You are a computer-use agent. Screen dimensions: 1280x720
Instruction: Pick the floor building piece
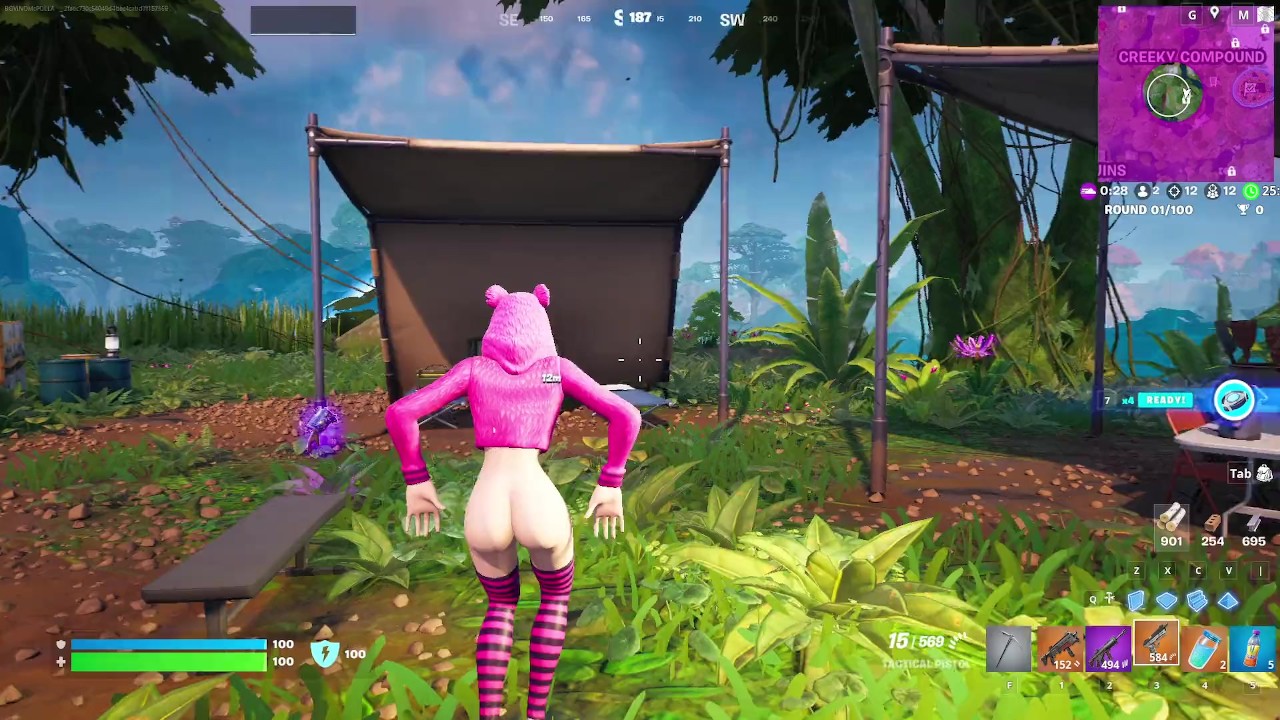(x=1167, y=600)
